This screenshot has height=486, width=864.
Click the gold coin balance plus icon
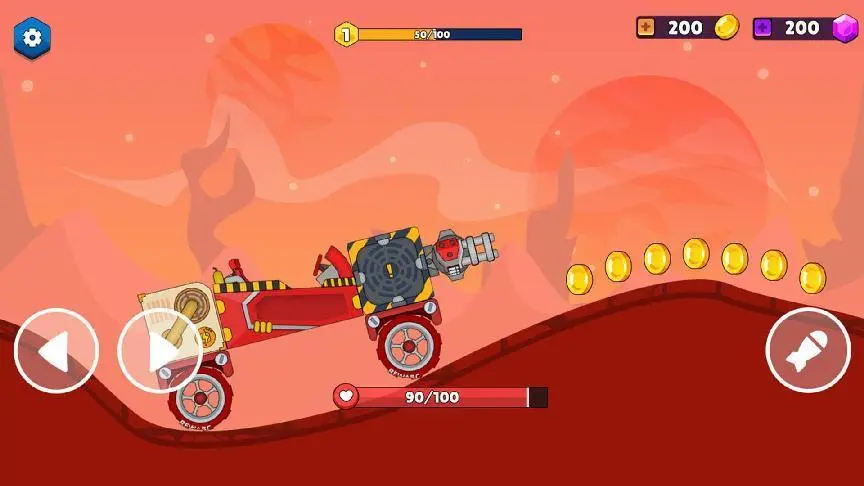[x=647, y=28]
